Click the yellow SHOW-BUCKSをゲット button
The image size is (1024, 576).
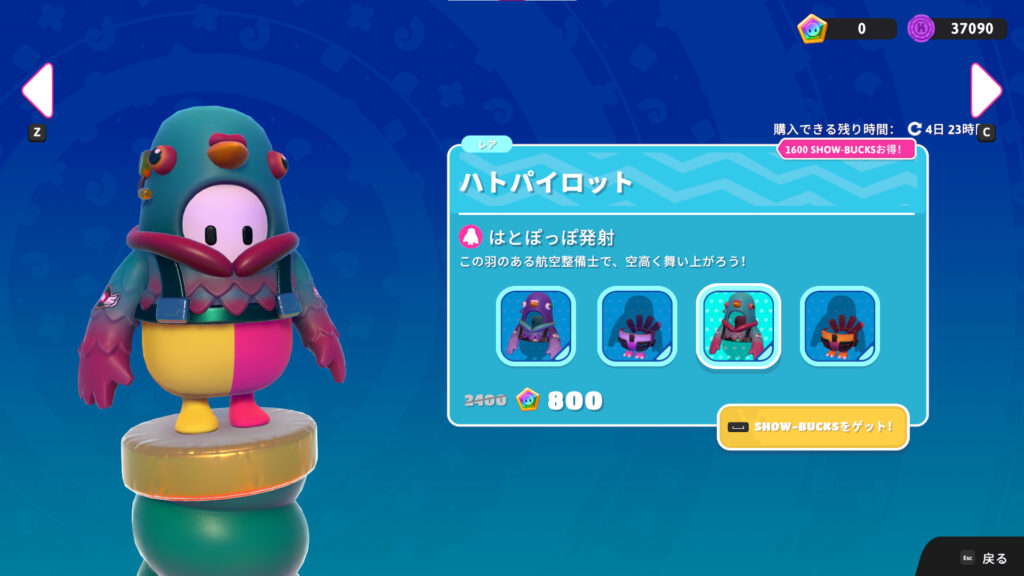pyautogui.click(x=813, y=427)
